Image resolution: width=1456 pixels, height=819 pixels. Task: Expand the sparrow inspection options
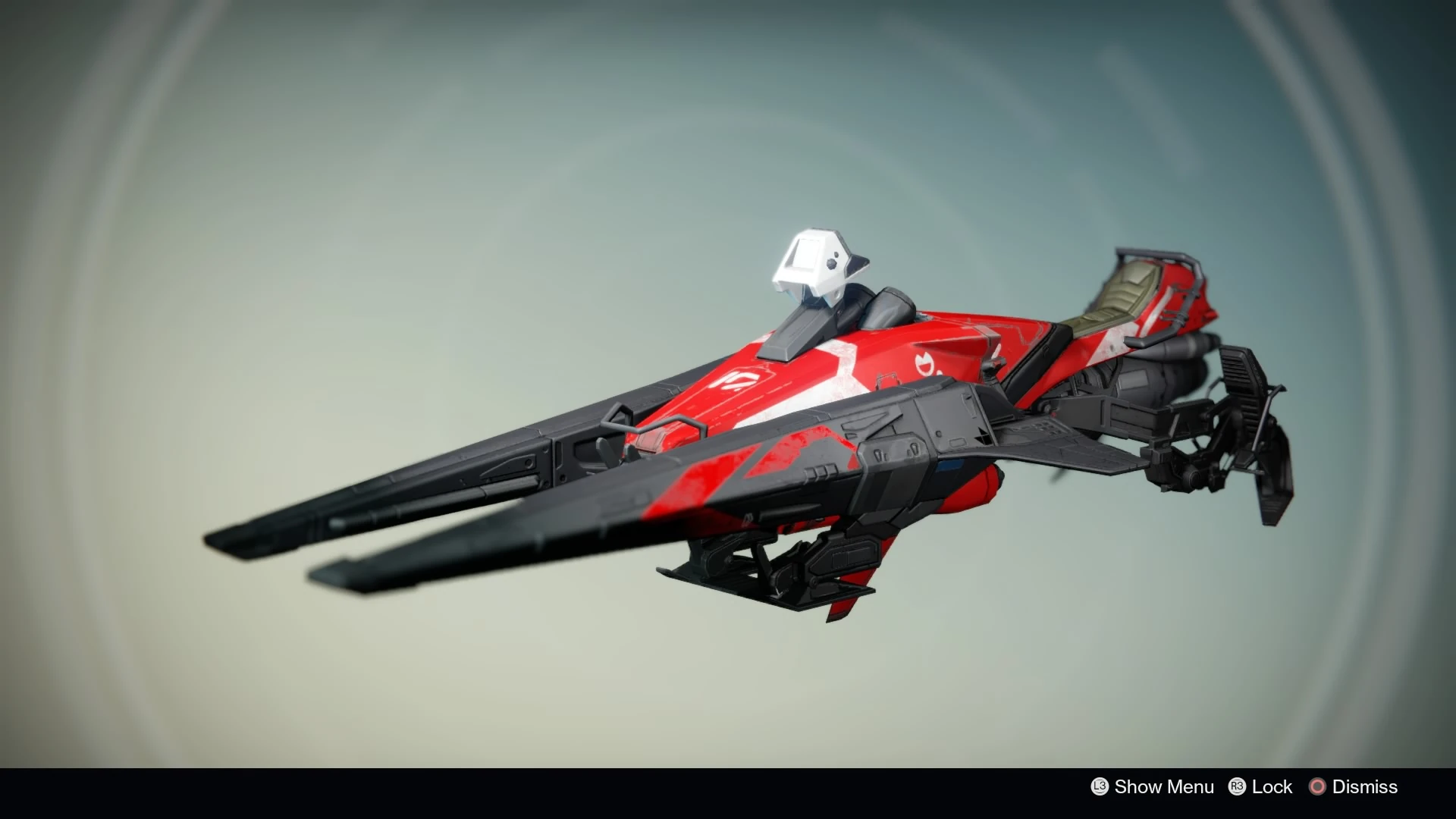coord(1145,787)
